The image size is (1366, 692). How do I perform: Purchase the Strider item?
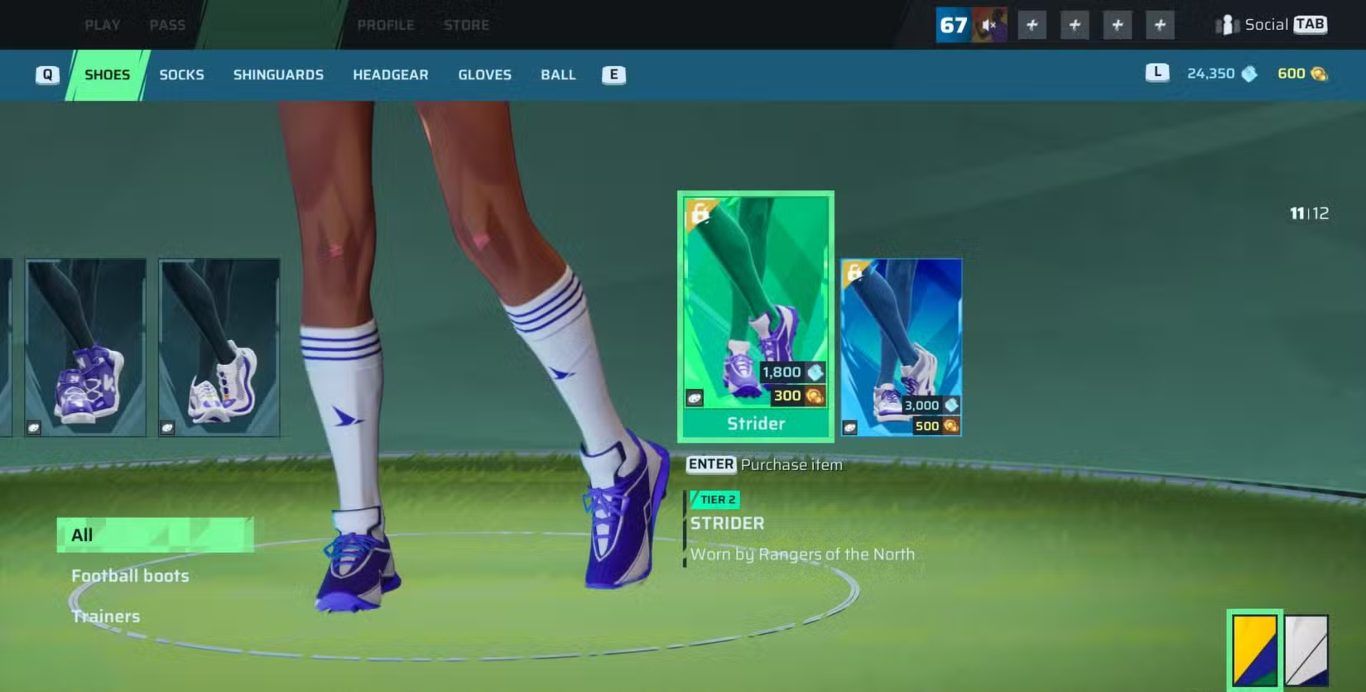tap(764, 465)
